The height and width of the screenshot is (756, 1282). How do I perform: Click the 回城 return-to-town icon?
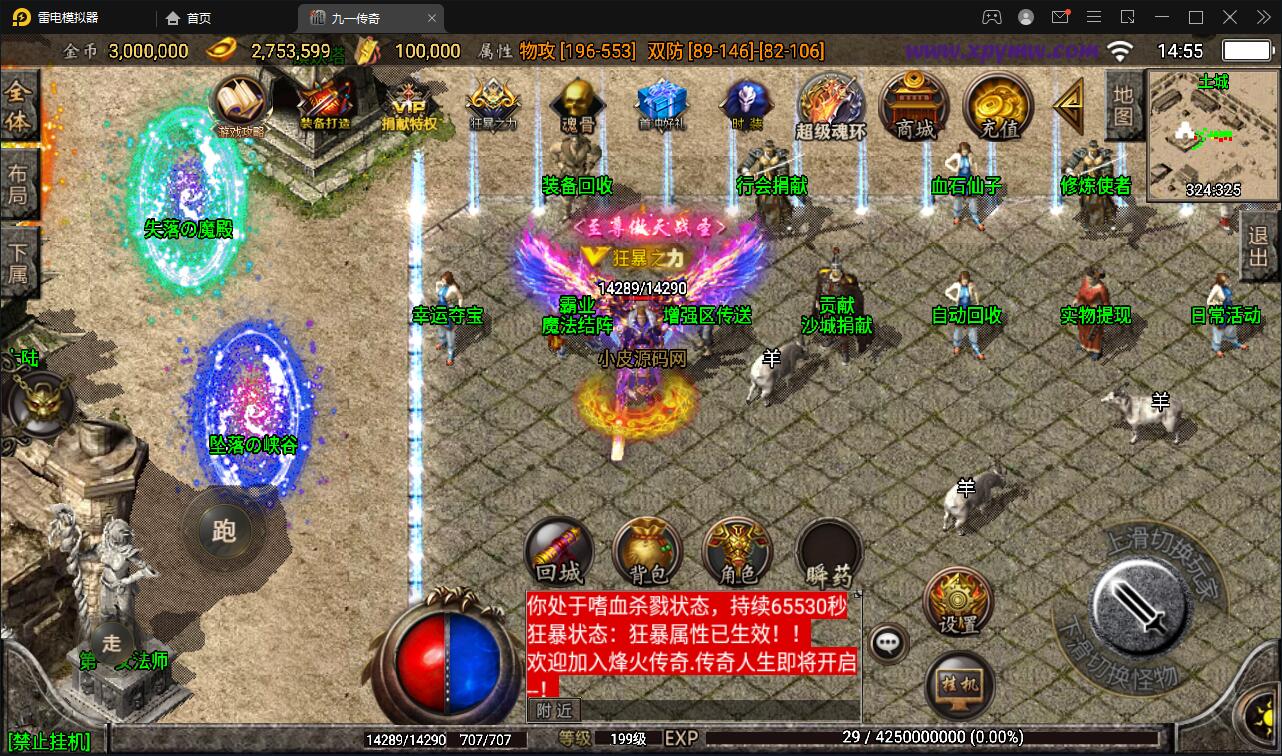557,552
